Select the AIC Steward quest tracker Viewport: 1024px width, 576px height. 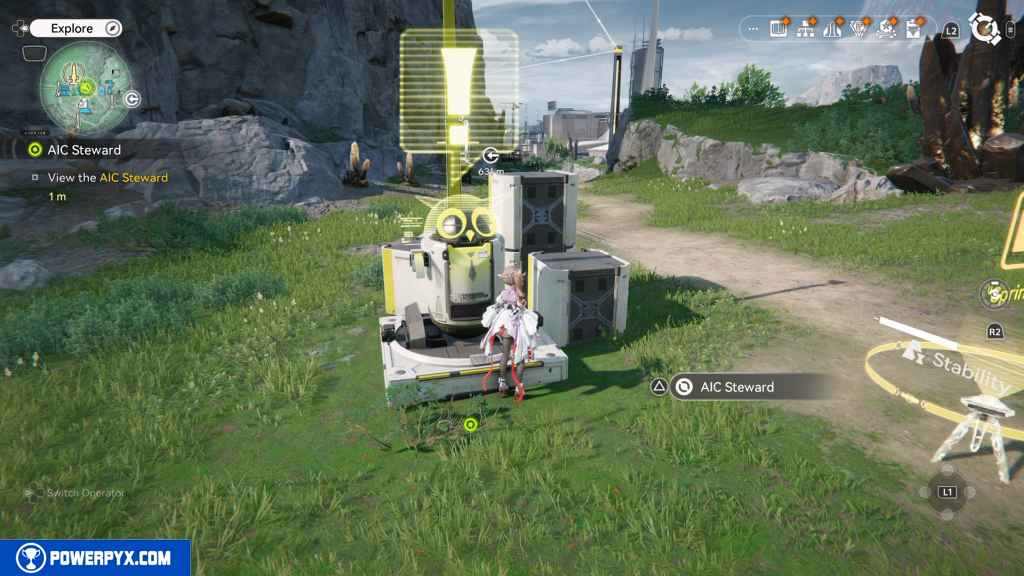pos(84,150)
